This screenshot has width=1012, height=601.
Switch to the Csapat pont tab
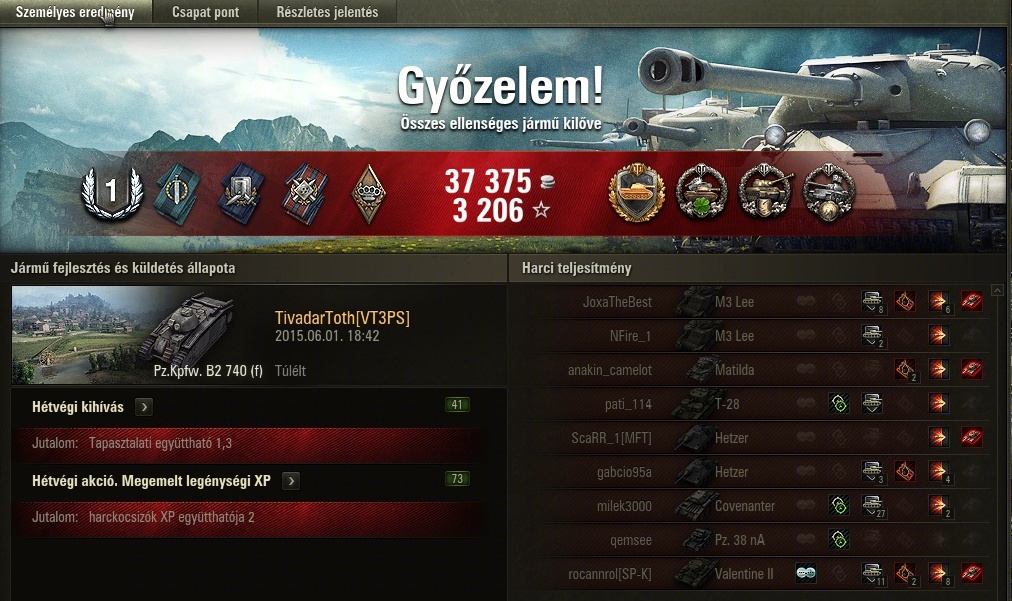(x=205, y=12)
